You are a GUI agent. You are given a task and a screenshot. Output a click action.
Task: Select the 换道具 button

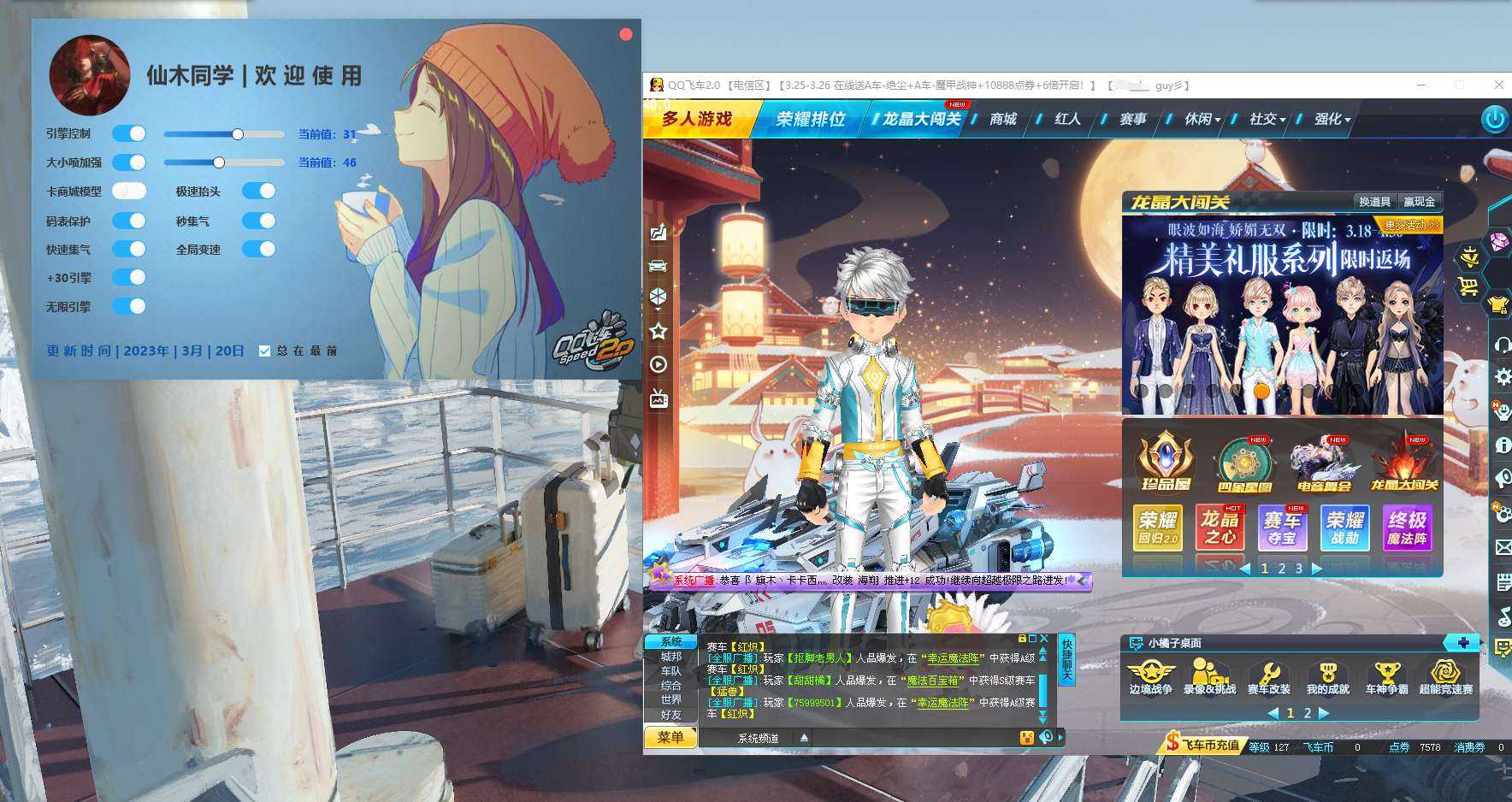point(1373,202)
